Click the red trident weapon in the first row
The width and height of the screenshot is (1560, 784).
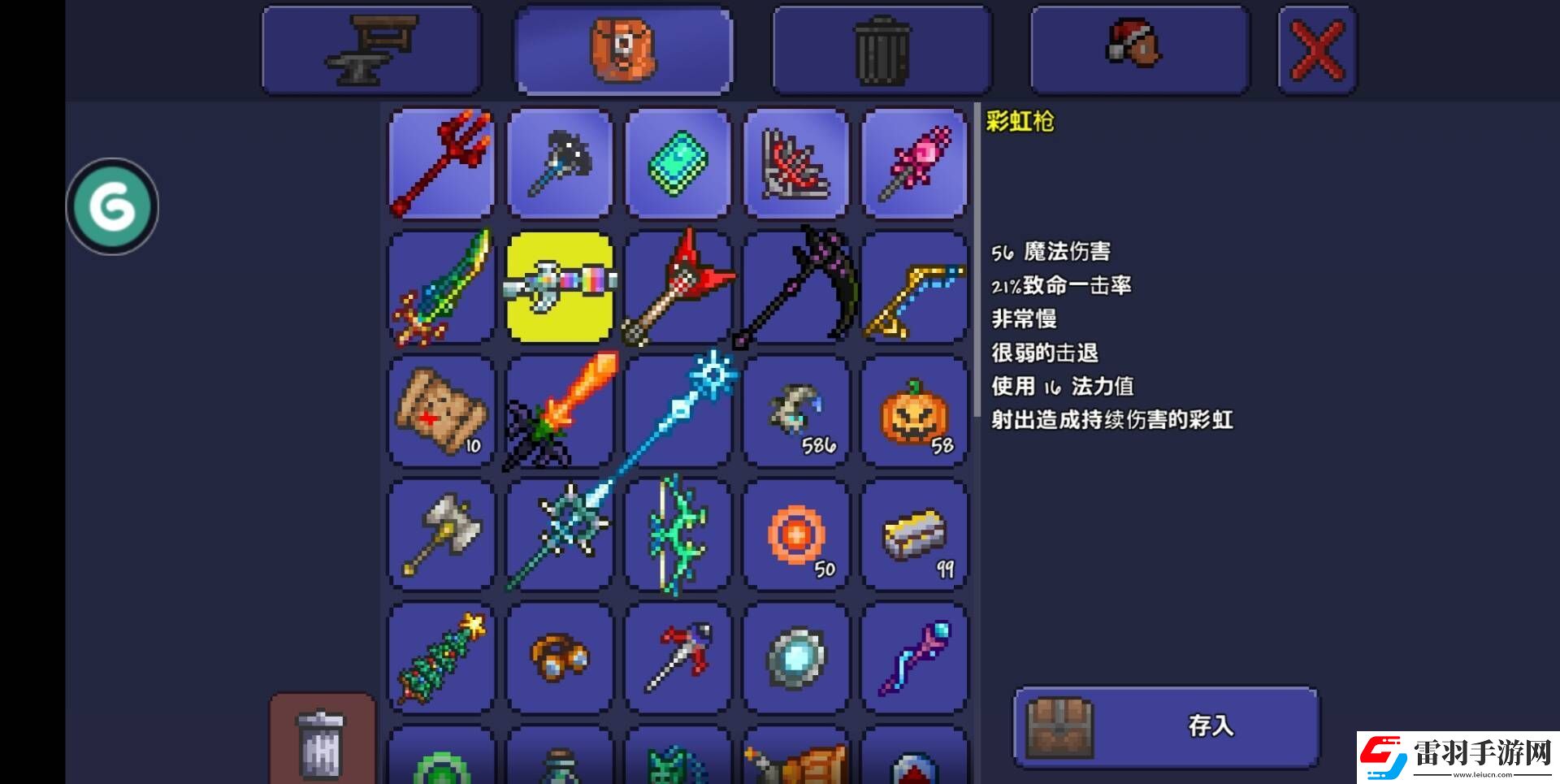click(x=440, y=164)
